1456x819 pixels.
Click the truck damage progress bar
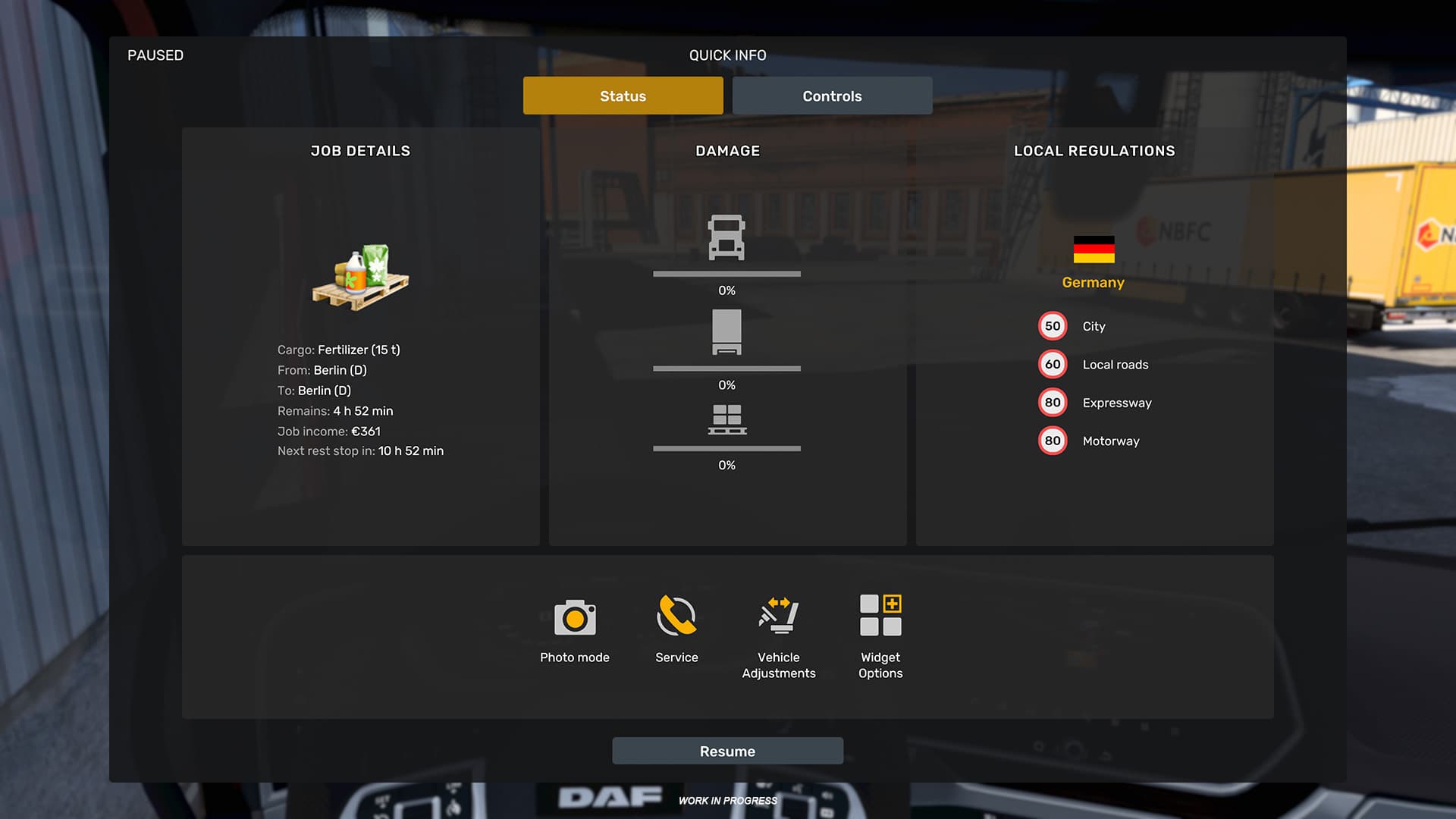726,274
